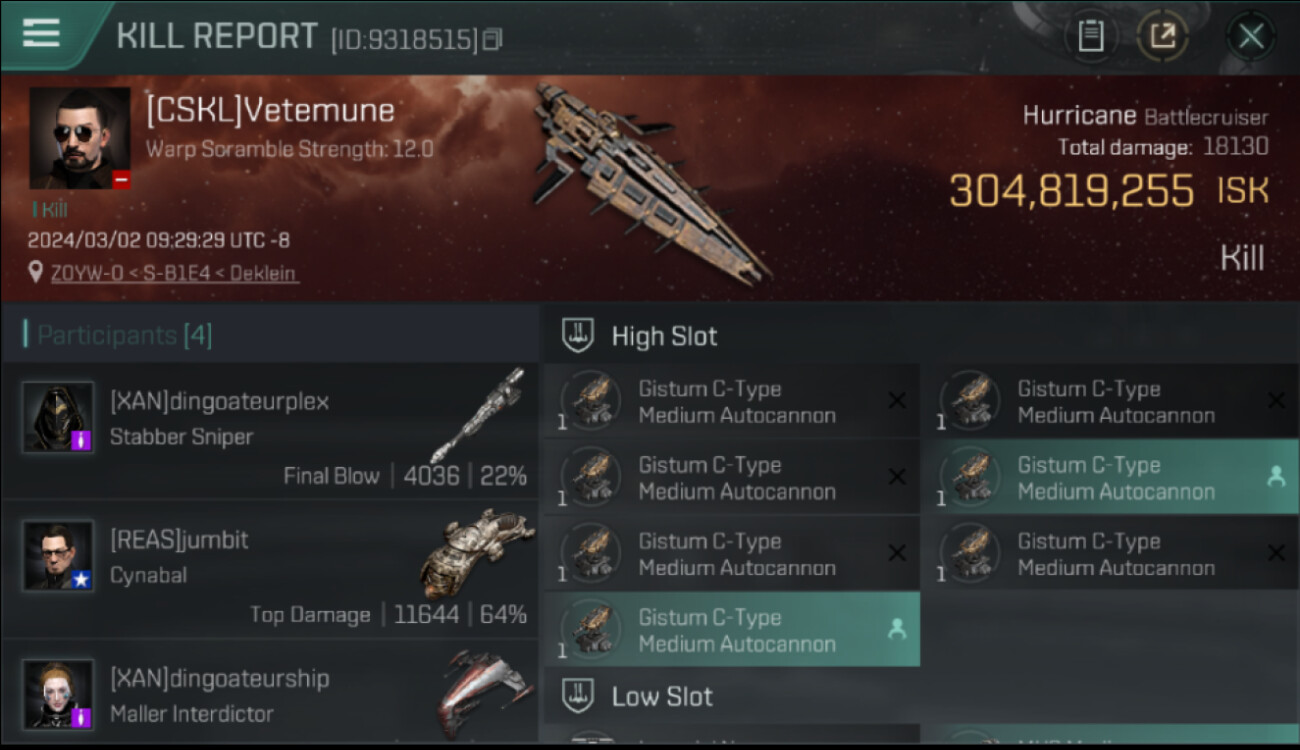Copy the kill report ID
The width and height of the screenshot is (1300, 750).
click(492, 40)
